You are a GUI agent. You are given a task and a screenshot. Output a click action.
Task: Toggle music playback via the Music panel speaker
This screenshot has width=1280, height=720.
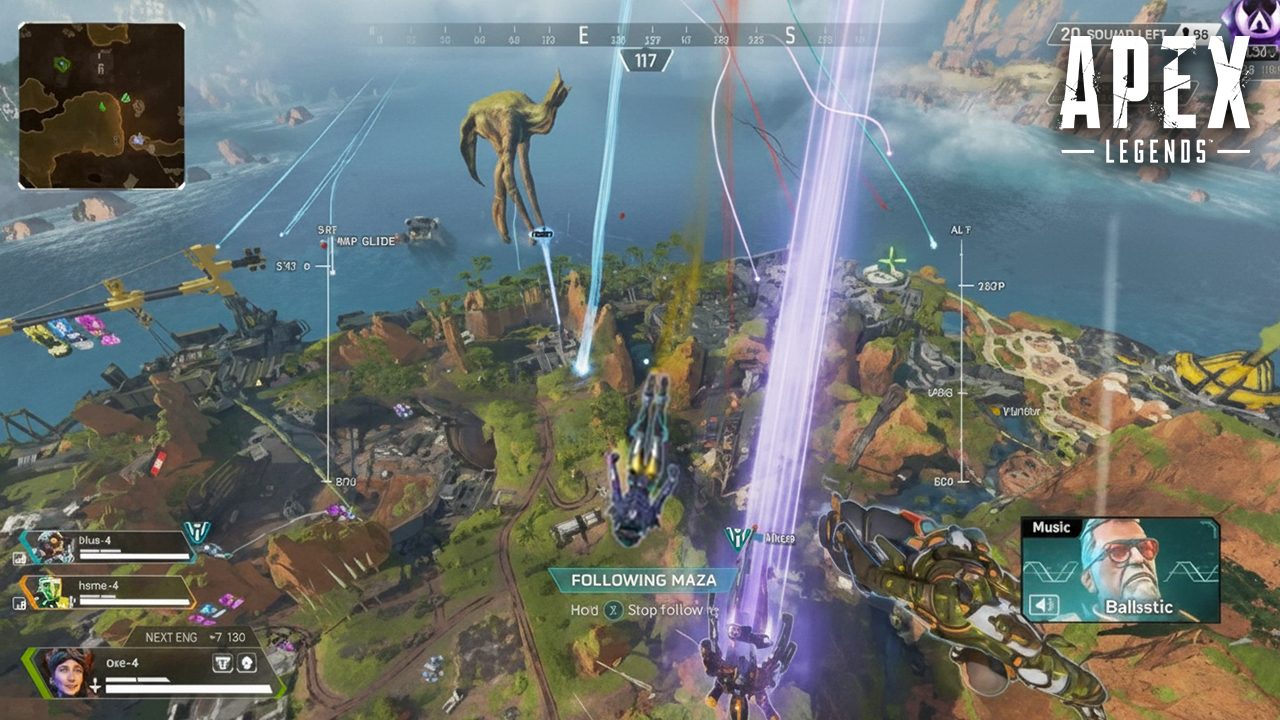1044,604
